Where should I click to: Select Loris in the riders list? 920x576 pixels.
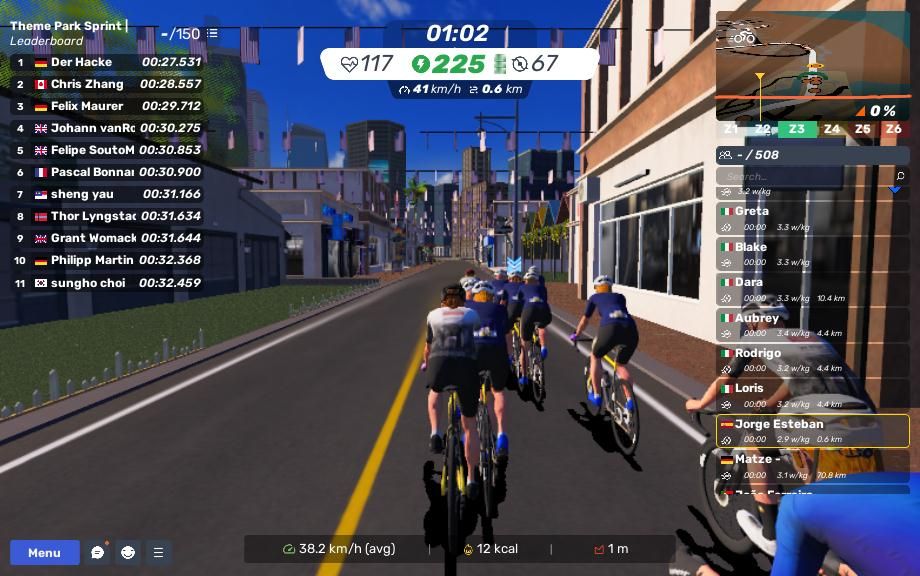pos(812,396)
